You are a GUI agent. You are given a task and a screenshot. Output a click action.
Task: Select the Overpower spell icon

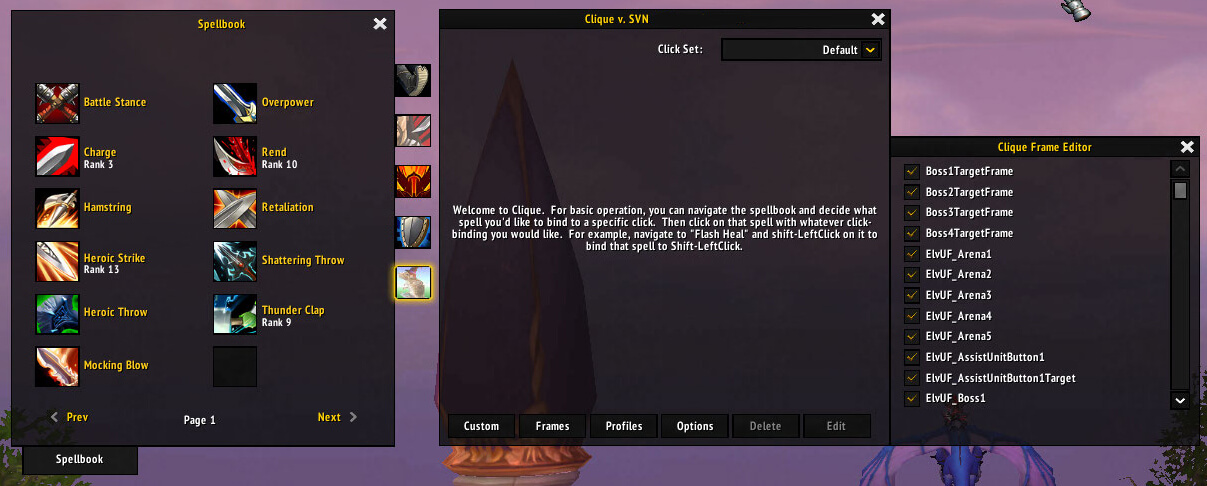click(x=235, y=103)
